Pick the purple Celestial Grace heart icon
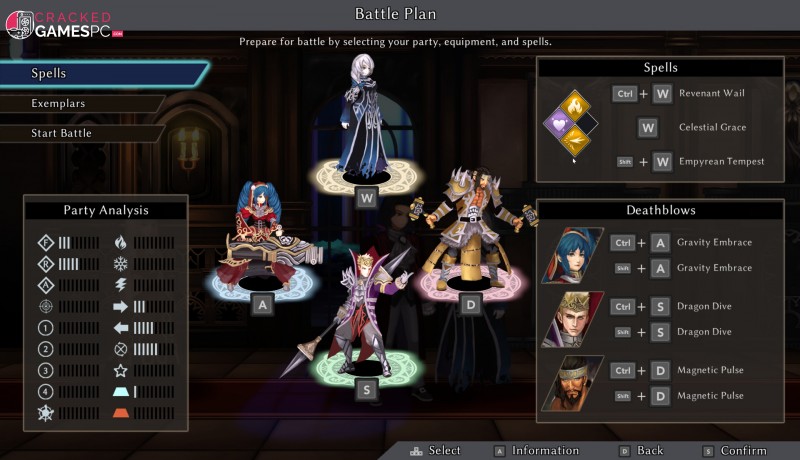 [x=557, y=124]
